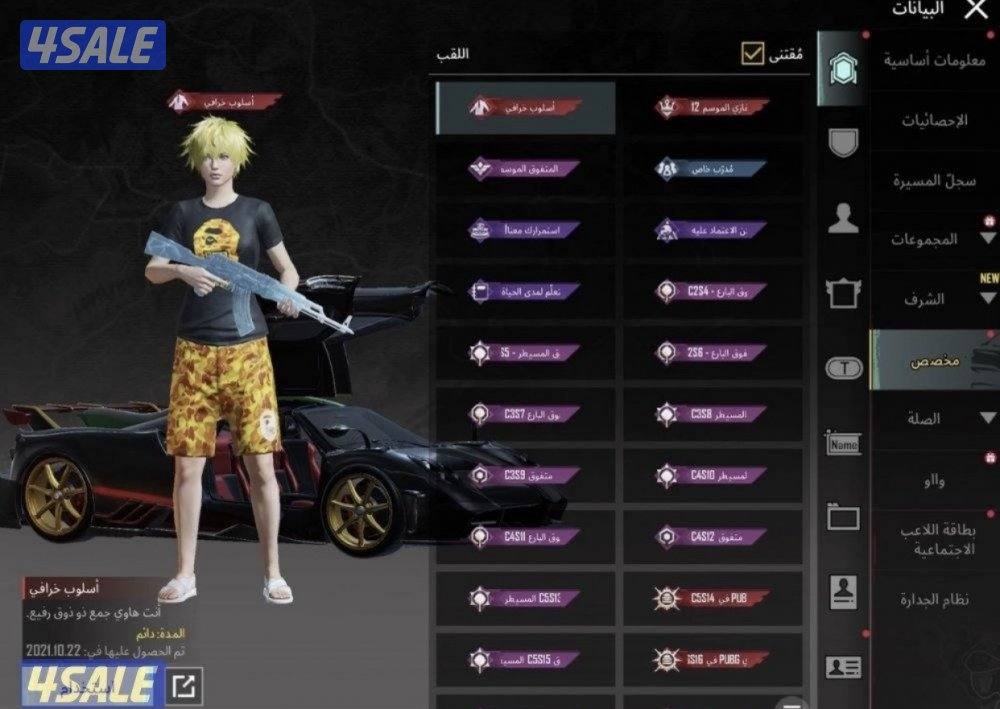Screen dimensions: 1000x709
Task: Select the highlighted Custom (مخصص) entry
Action: point(934,360)
